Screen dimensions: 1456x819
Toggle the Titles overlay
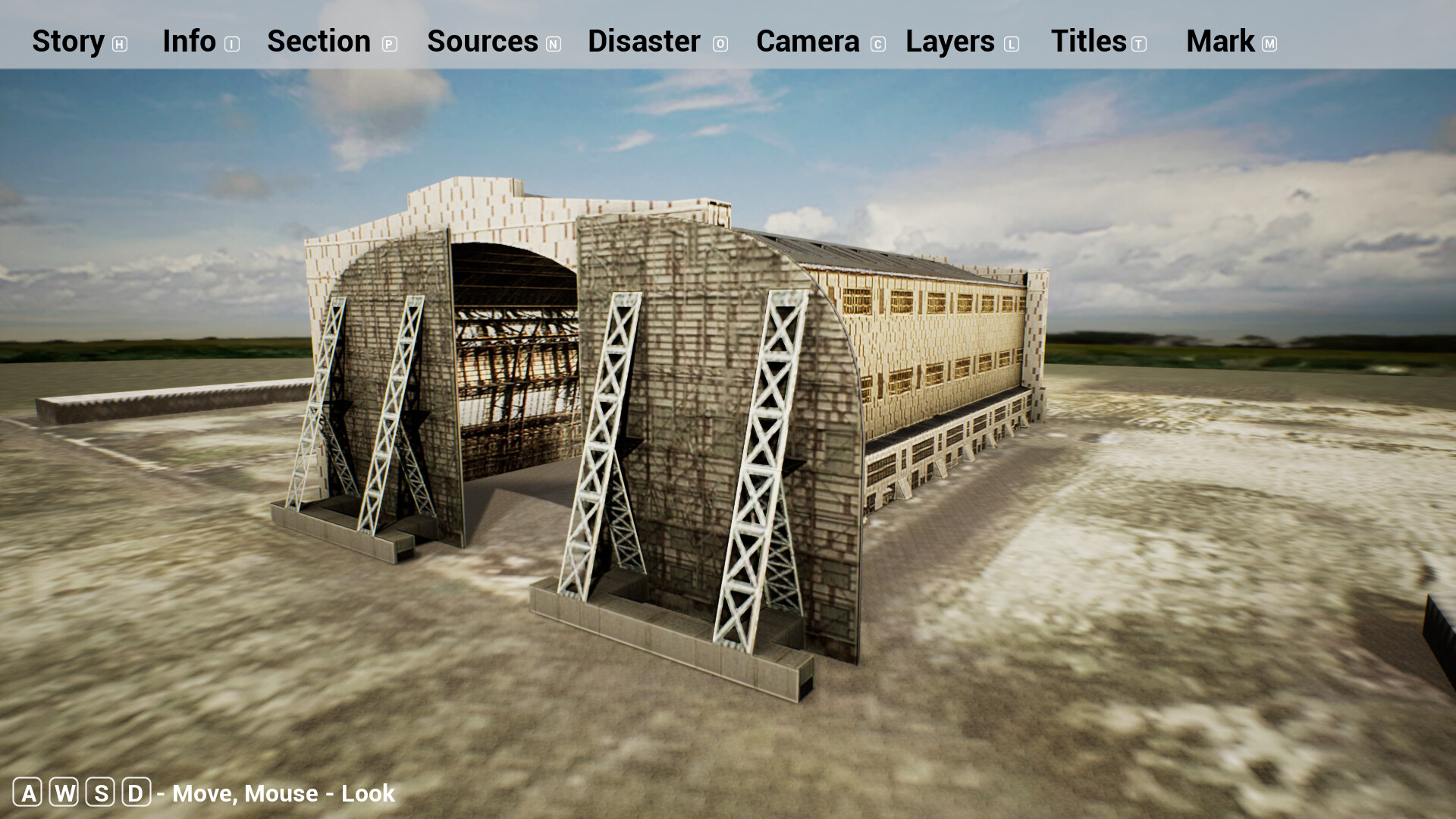click(1089, 42)
